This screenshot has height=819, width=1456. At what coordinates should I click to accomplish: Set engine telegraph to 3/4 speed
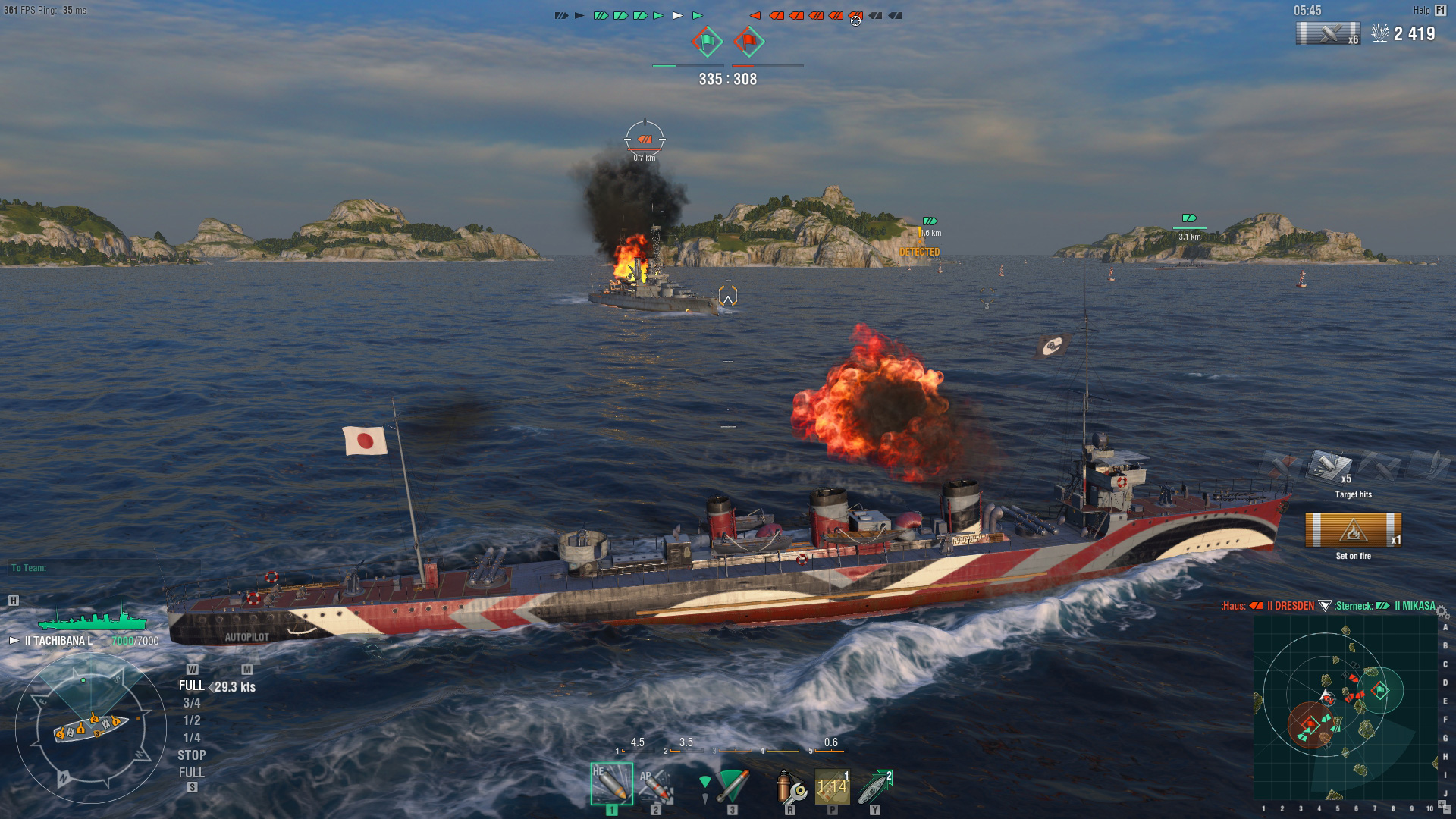click(191, 703)
